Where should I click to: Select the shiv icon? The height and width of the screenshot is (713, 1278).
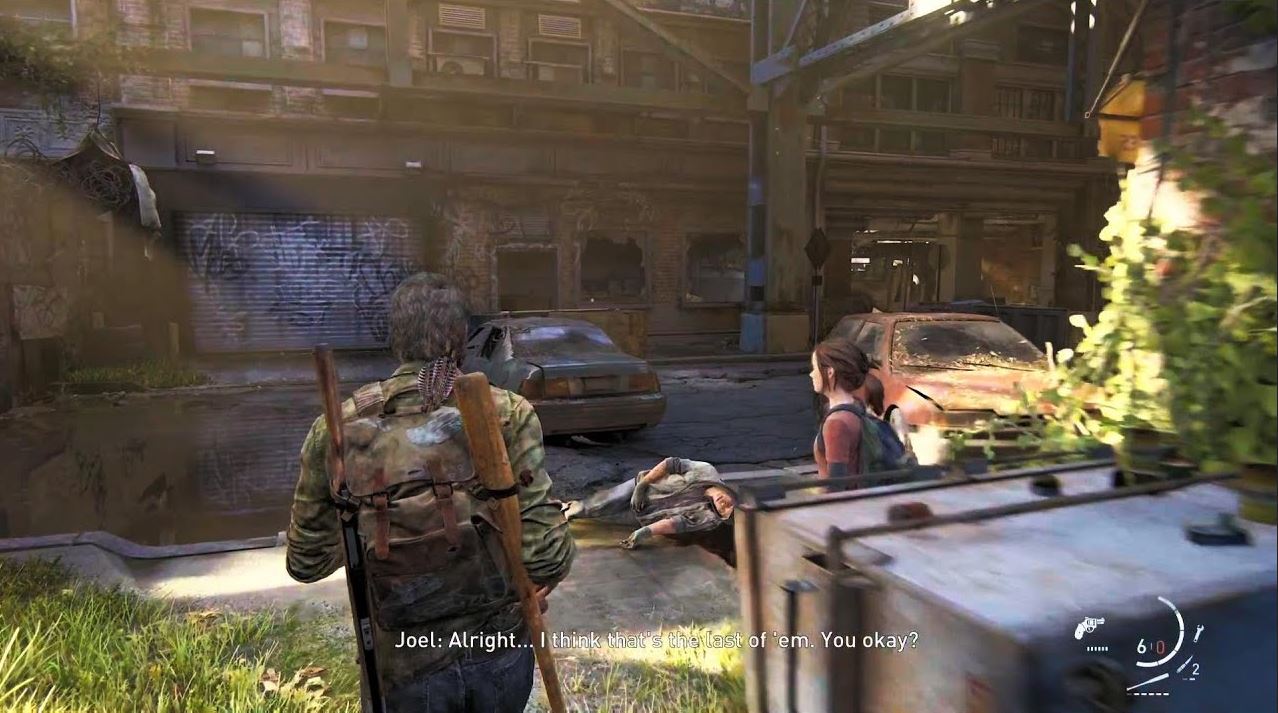(1183, 666)
